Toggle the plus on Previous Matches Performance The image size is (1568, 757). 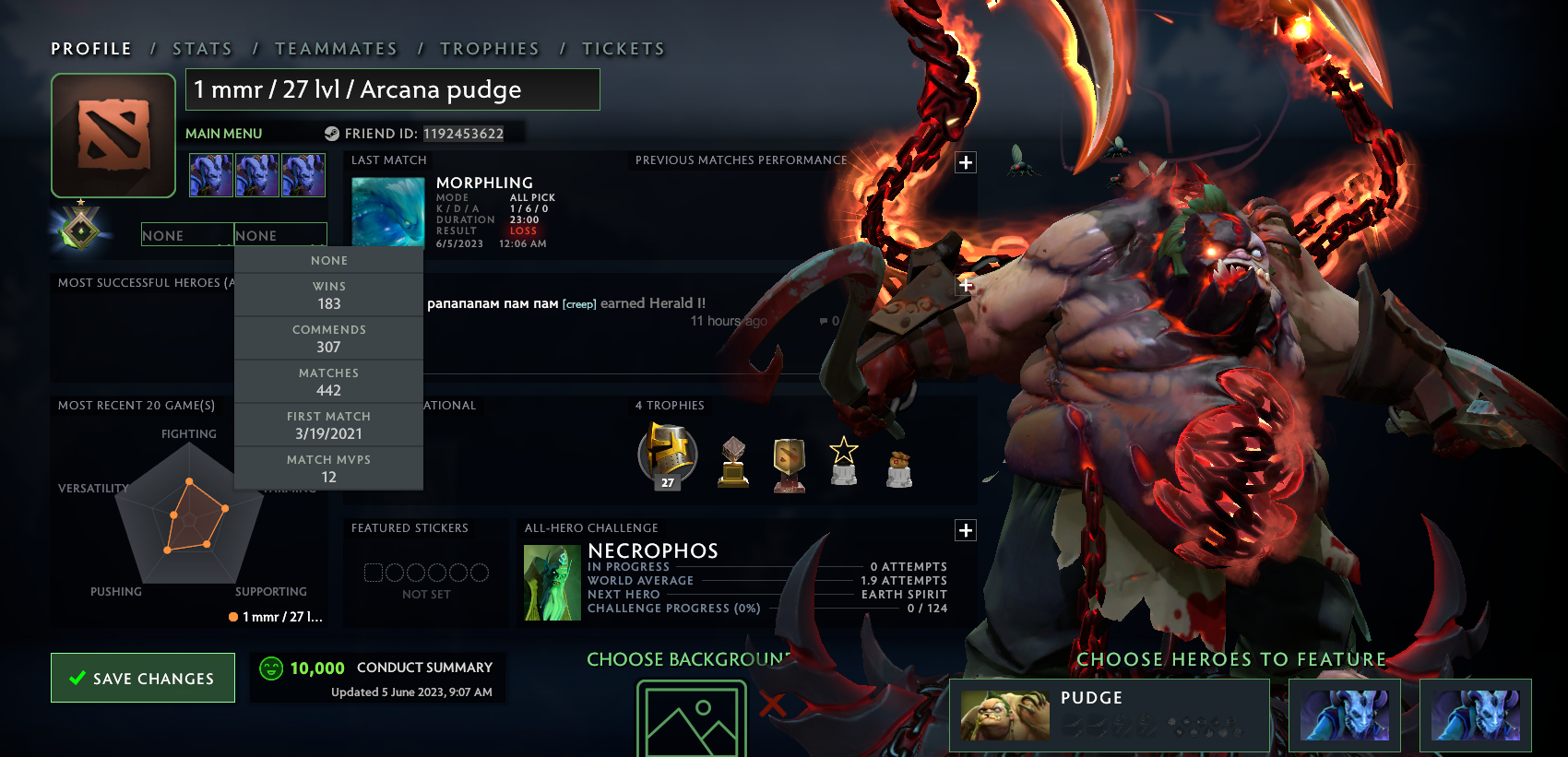(965, 161)
